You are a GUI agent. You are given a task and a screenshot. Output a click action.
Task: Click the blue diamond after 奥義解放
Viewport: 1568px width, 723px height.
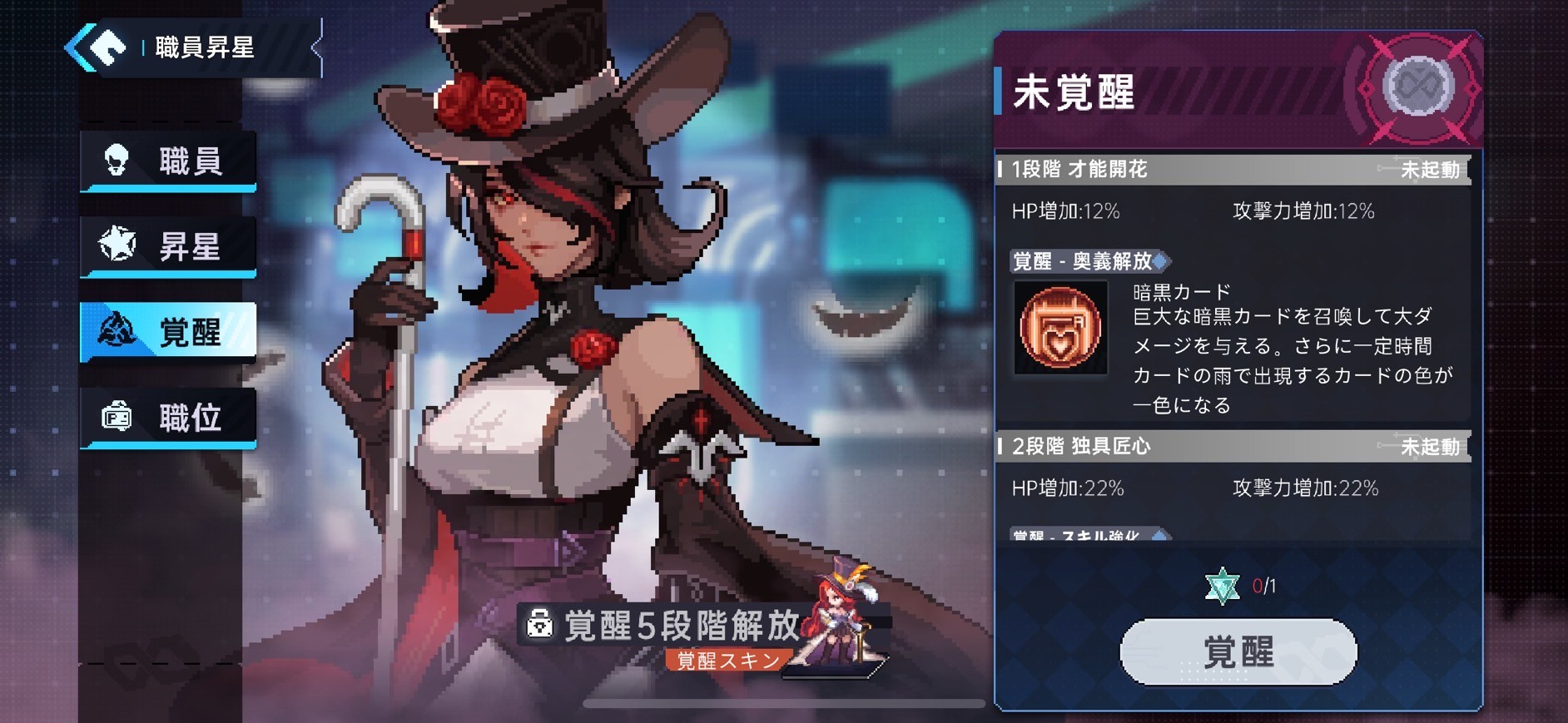[1159, 261]
